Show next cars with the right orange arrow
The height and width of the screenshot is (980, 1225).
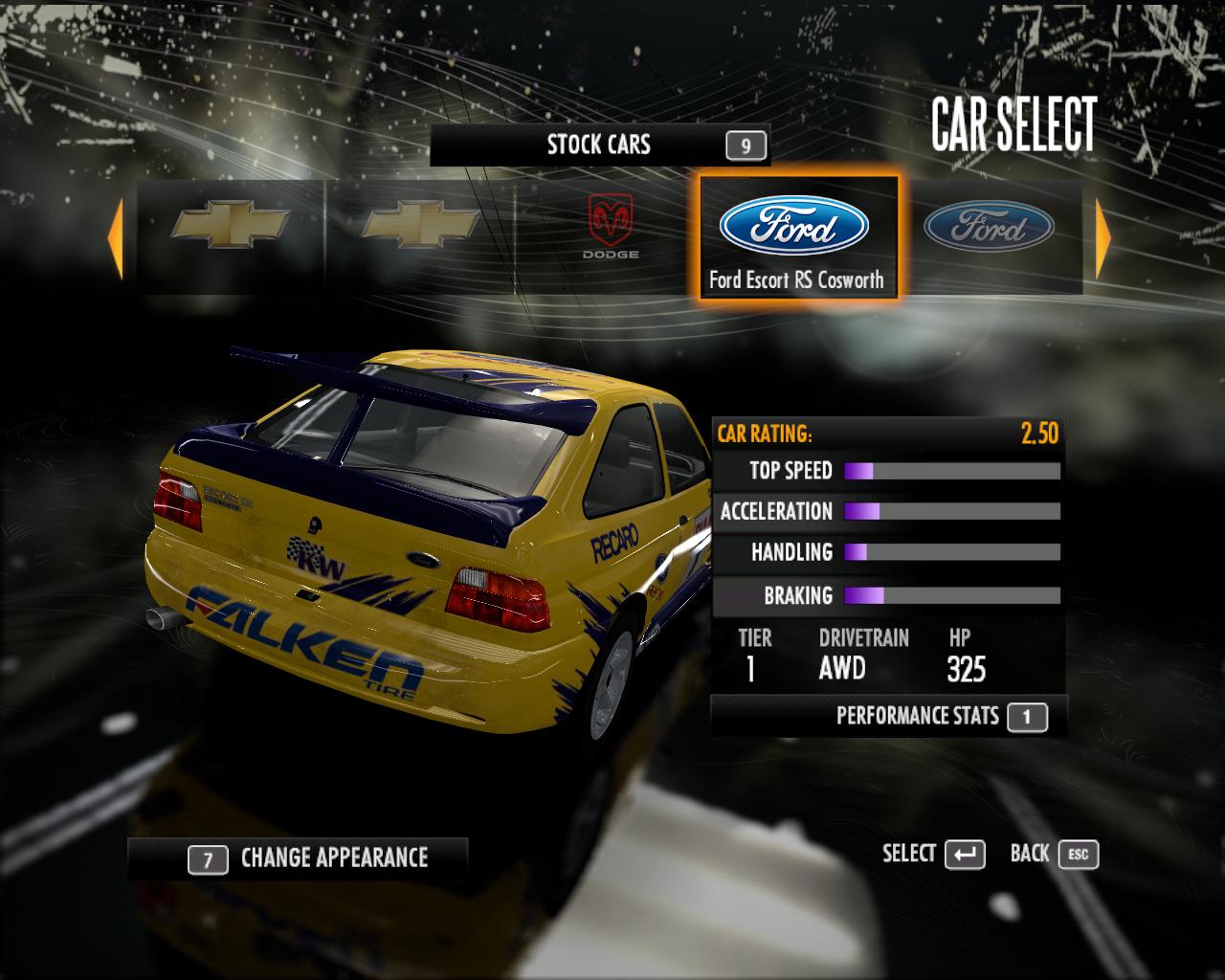(x=1102, y=237)
